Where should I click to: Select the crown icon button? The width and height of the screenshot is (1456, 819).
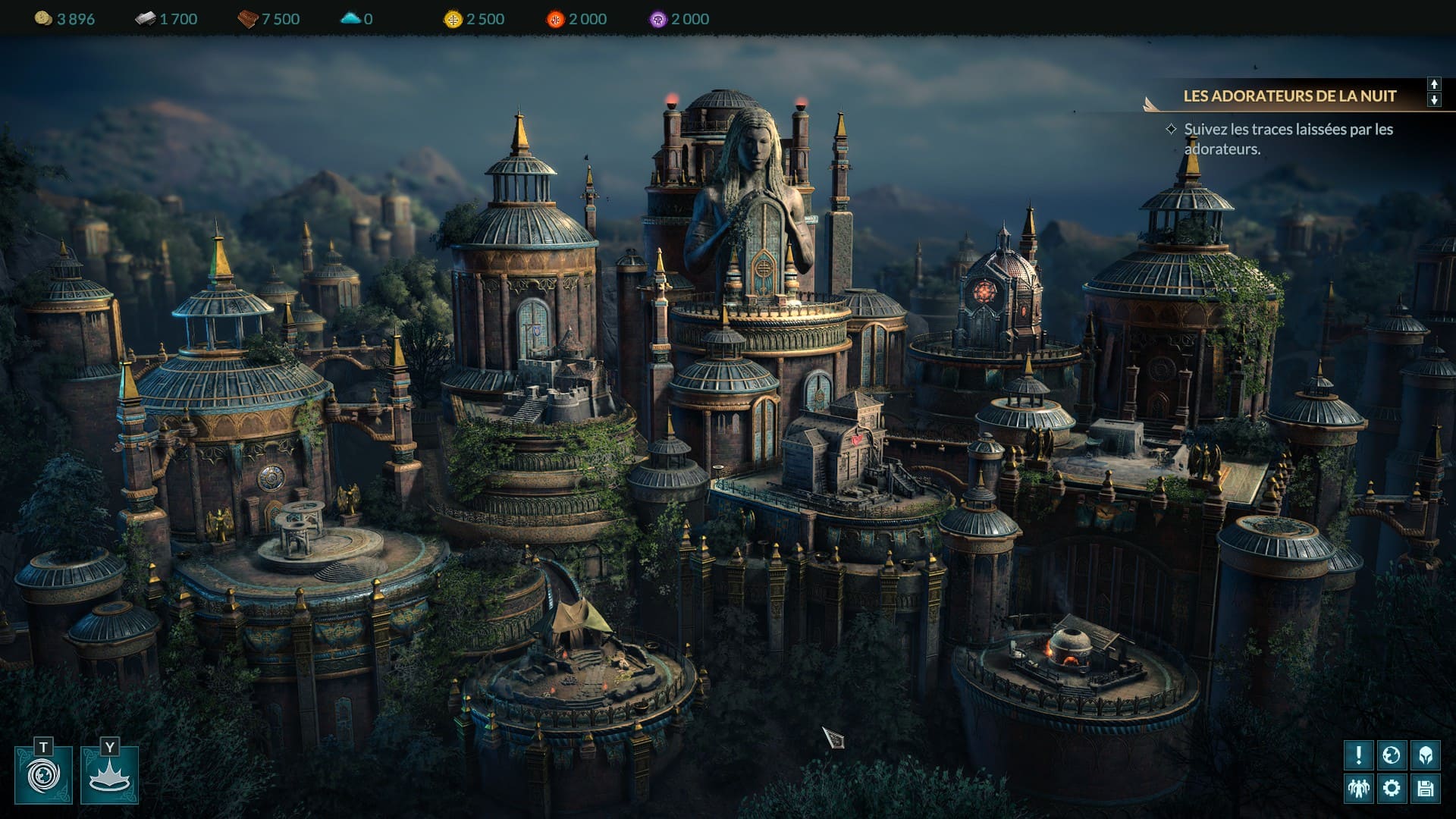110,776
